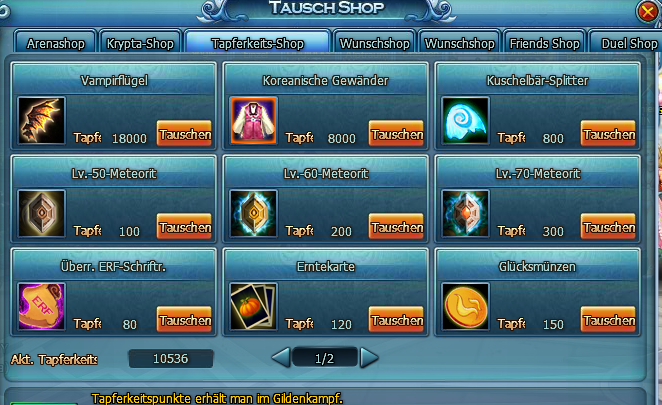
Task: Trade for the Lv.-50-Meteorit
Action: click(x=184, y=227)
